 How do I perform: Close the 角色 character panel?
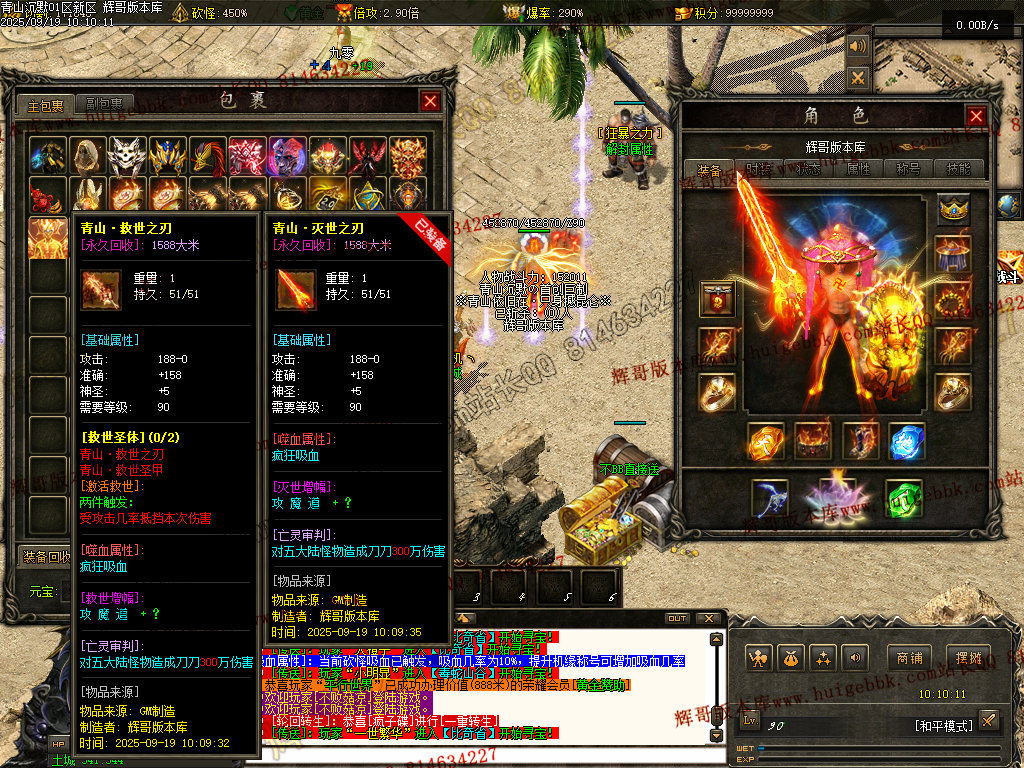[976, 116]
